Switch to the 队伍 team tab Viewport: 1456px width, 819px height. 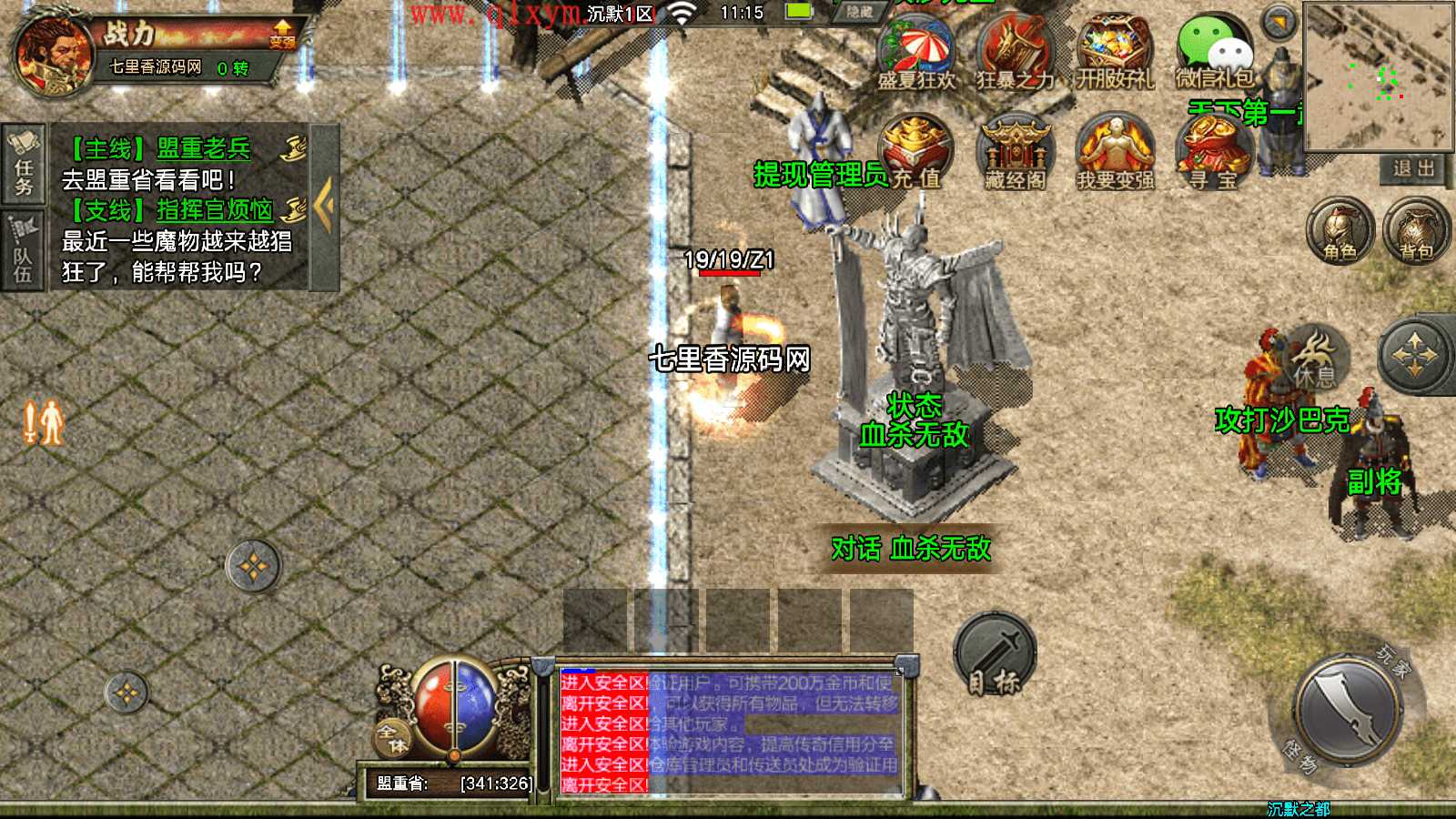click(24, 251)
